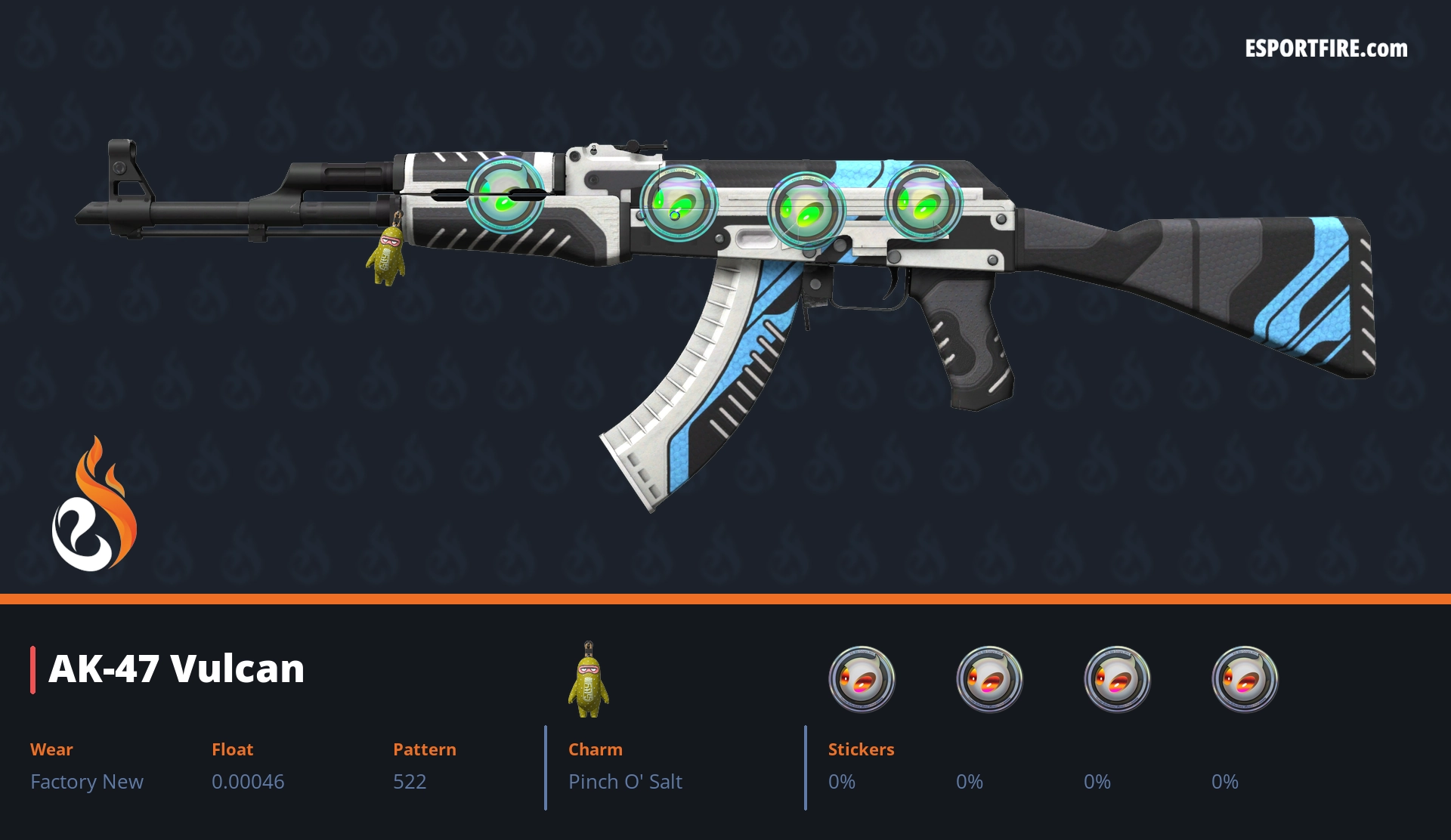Select the Pinch O' Salt charm thumbnail
This screenshot has height=840, width=1451.
coord(589,680)
